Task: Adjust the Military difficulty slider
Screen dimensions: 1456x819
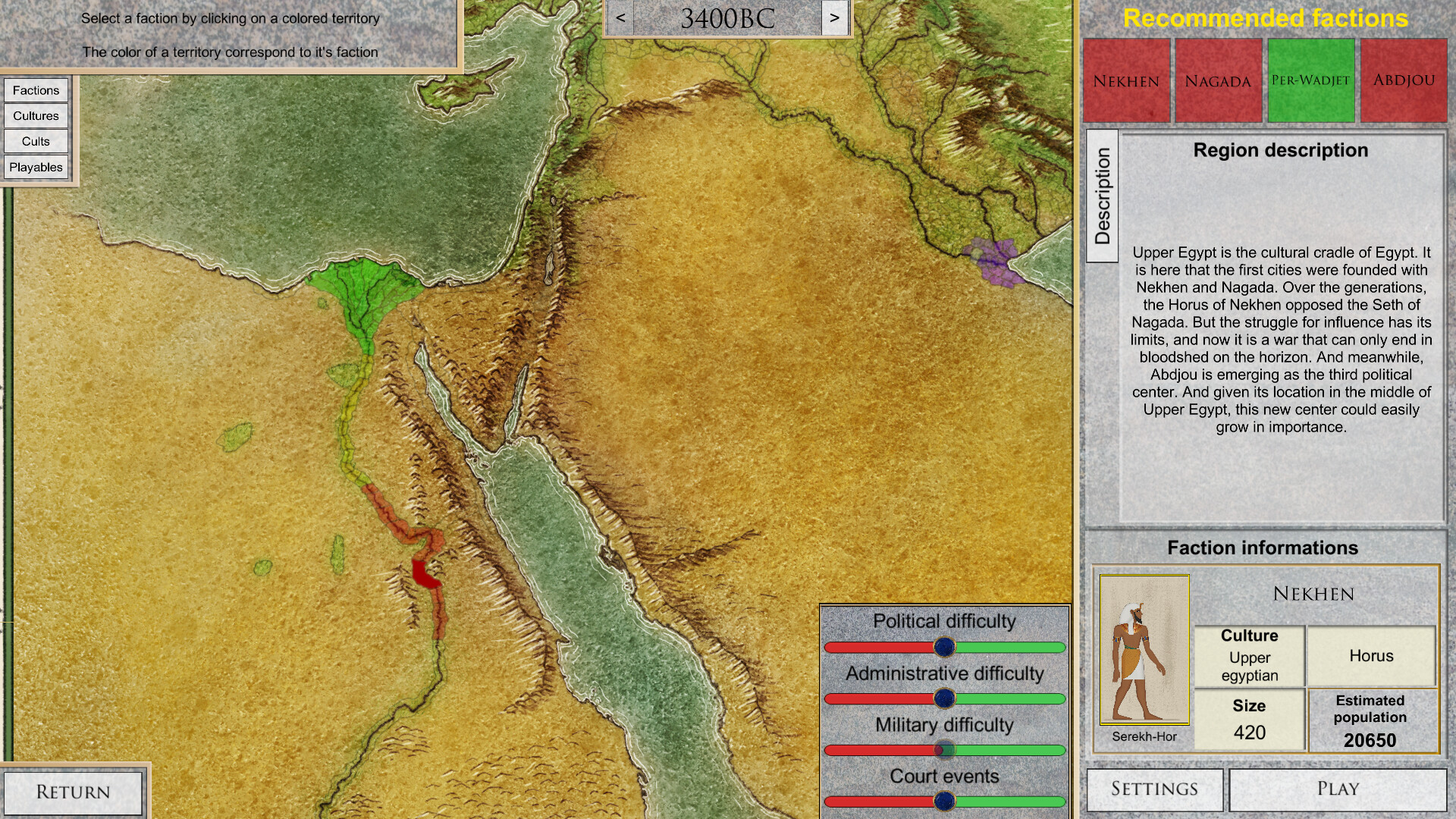Action: tap(944, 749)
